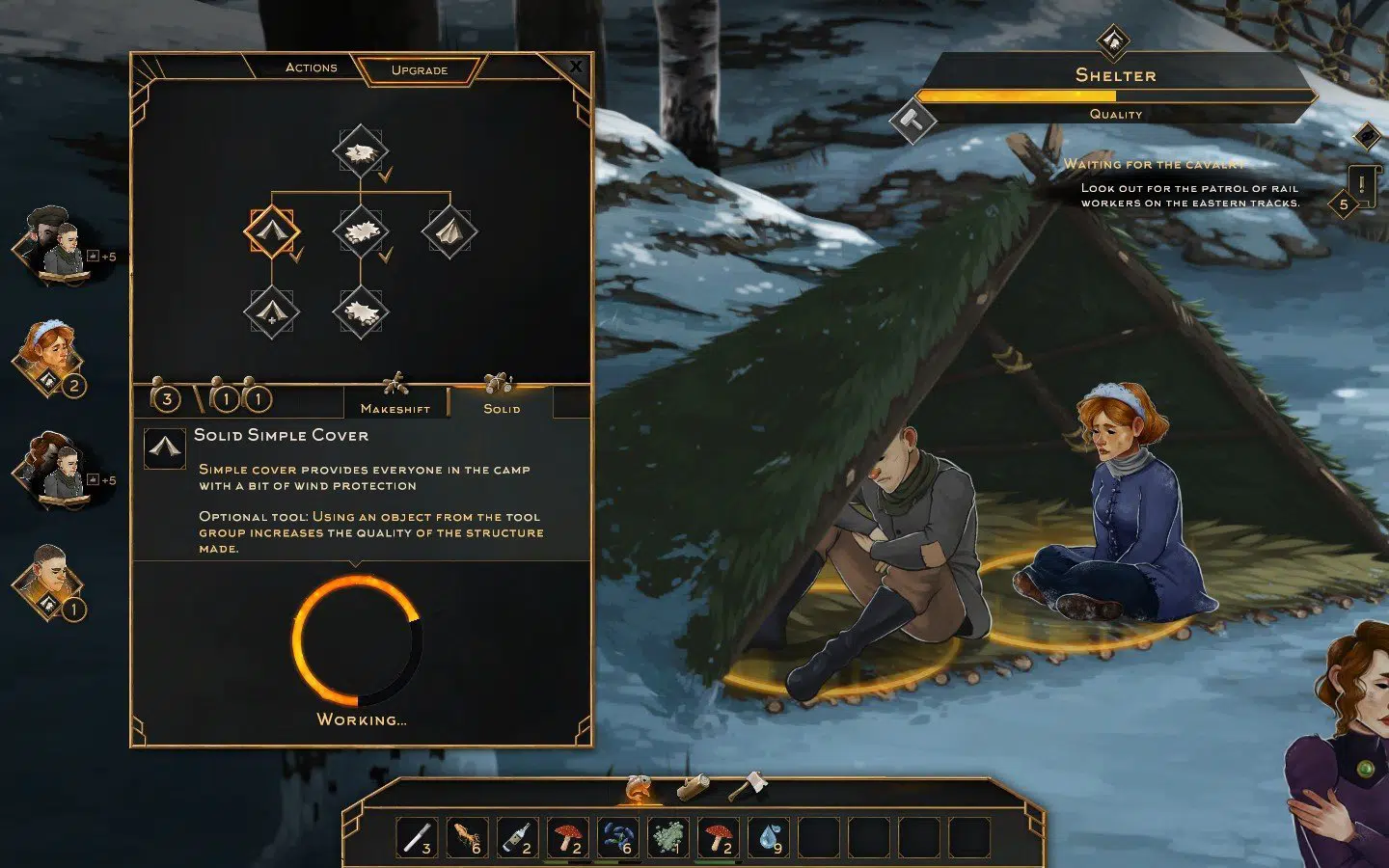The image size is (1389, 868).
Task: Switch to the axe tools category
Action: click(747, 787)
